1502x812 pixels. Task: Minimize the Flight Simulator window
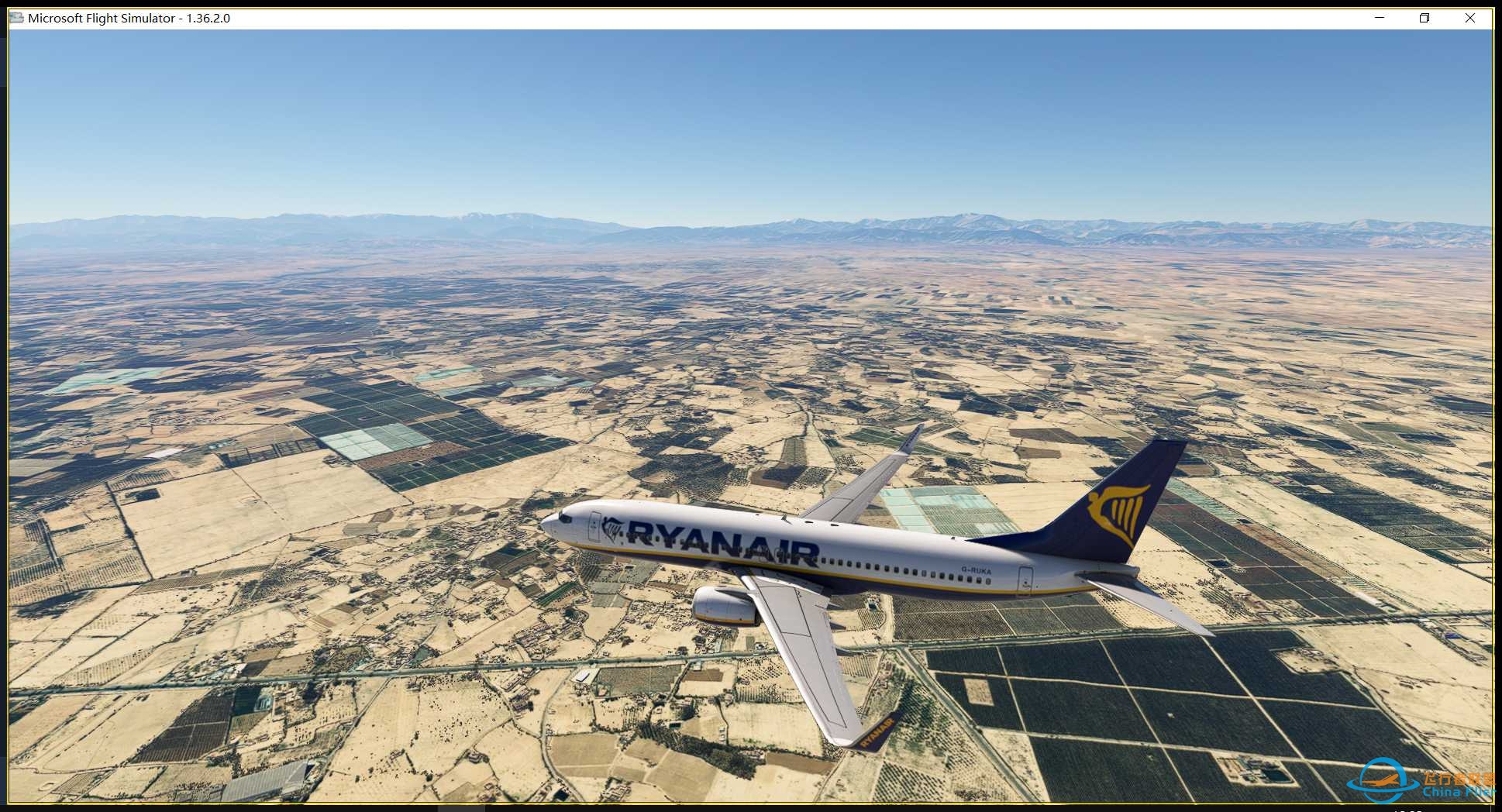[1380, 18]
